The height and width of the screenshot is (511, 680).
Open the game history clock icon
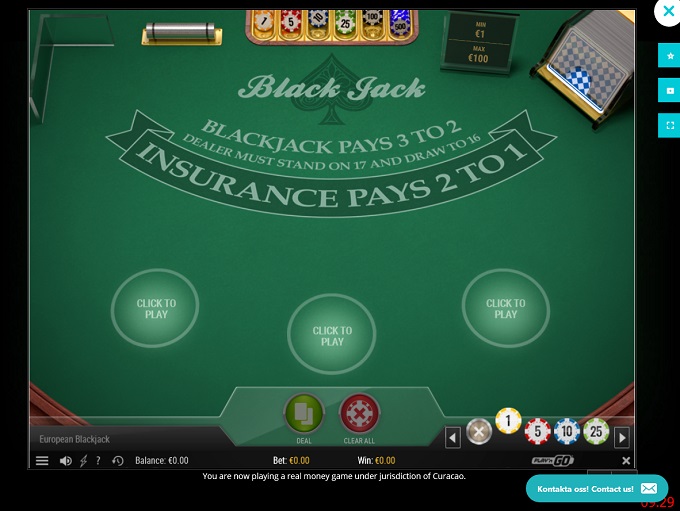[118, 461]
